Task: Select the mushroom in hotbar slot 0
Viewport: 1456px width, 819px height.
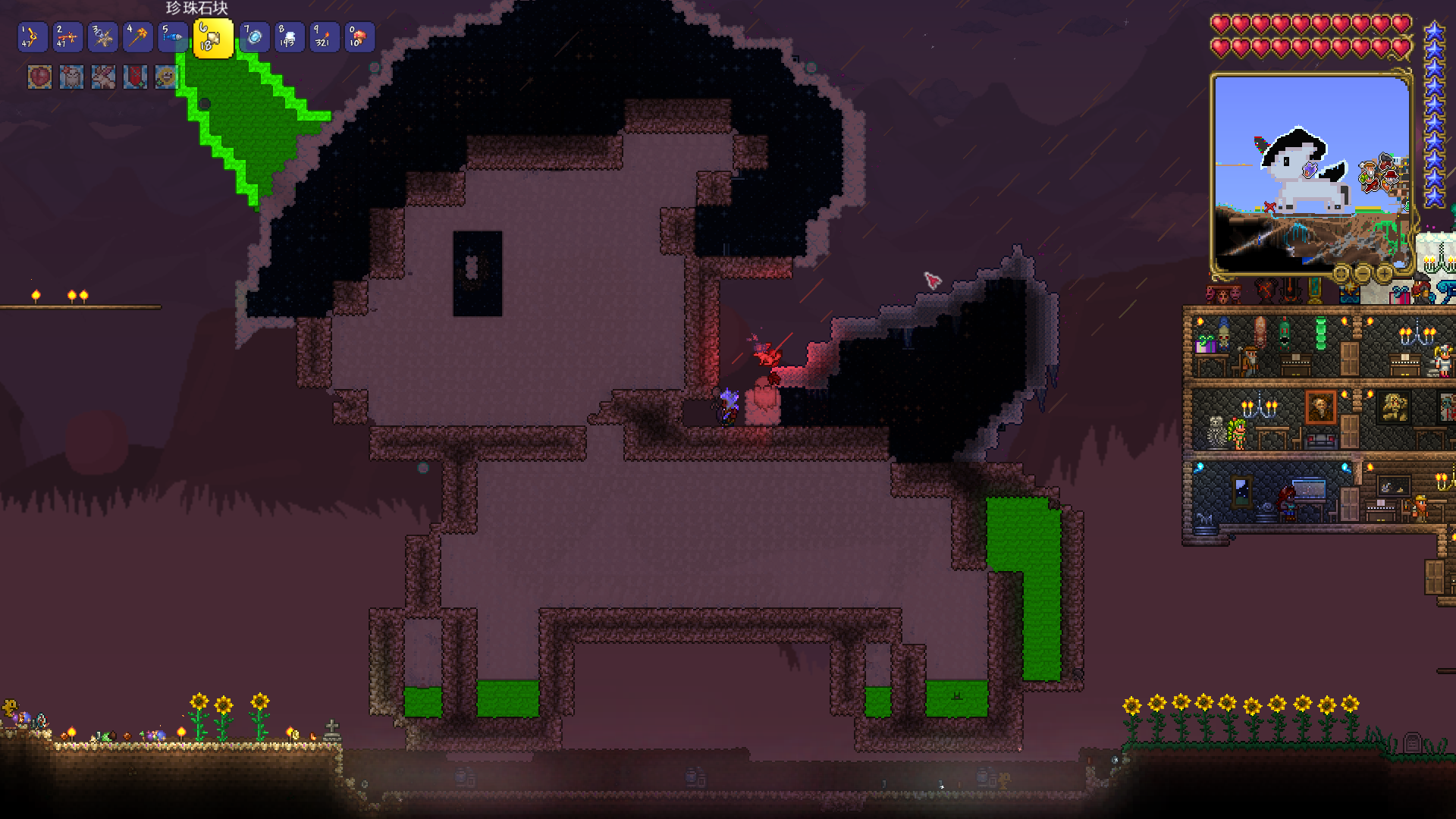Action: tap(359, 37)
